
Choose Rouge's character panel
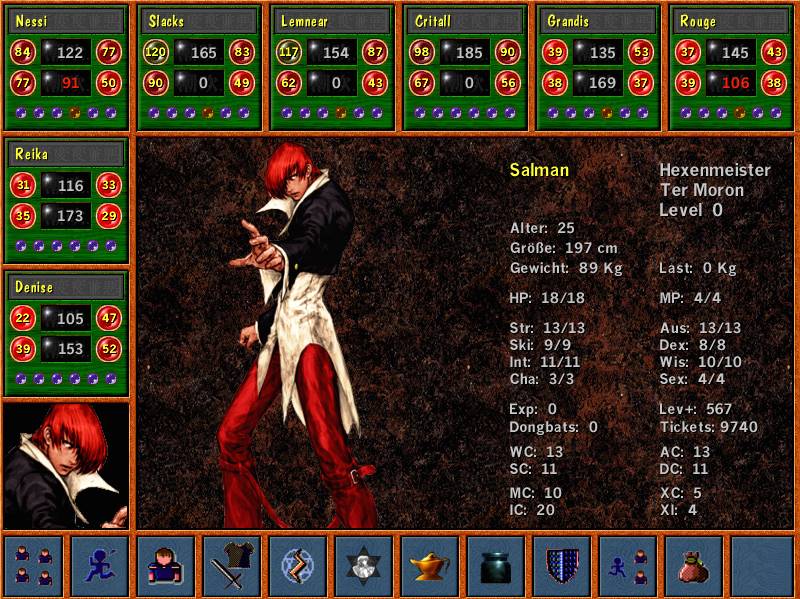coord(731,67)
